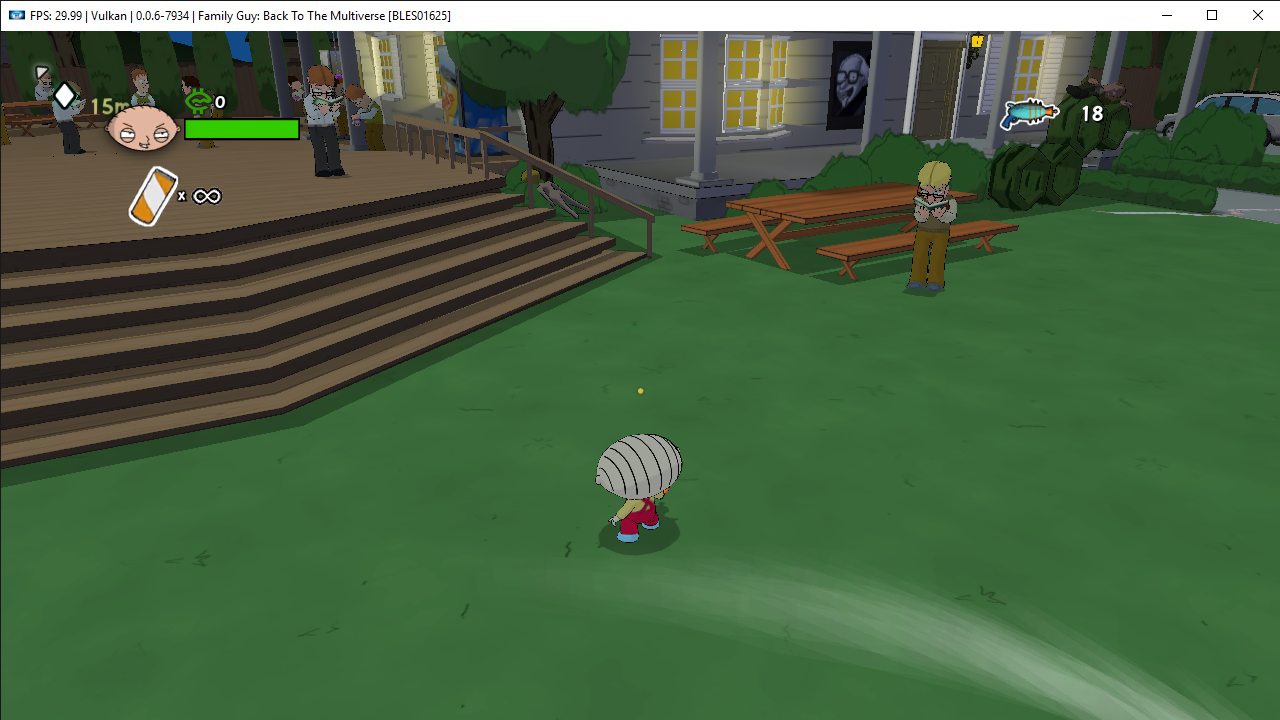The width and height of the screenshot is (1280, 720).
Task: Select the ray gun weapon icon
Action: click(x=1029, y=114)
